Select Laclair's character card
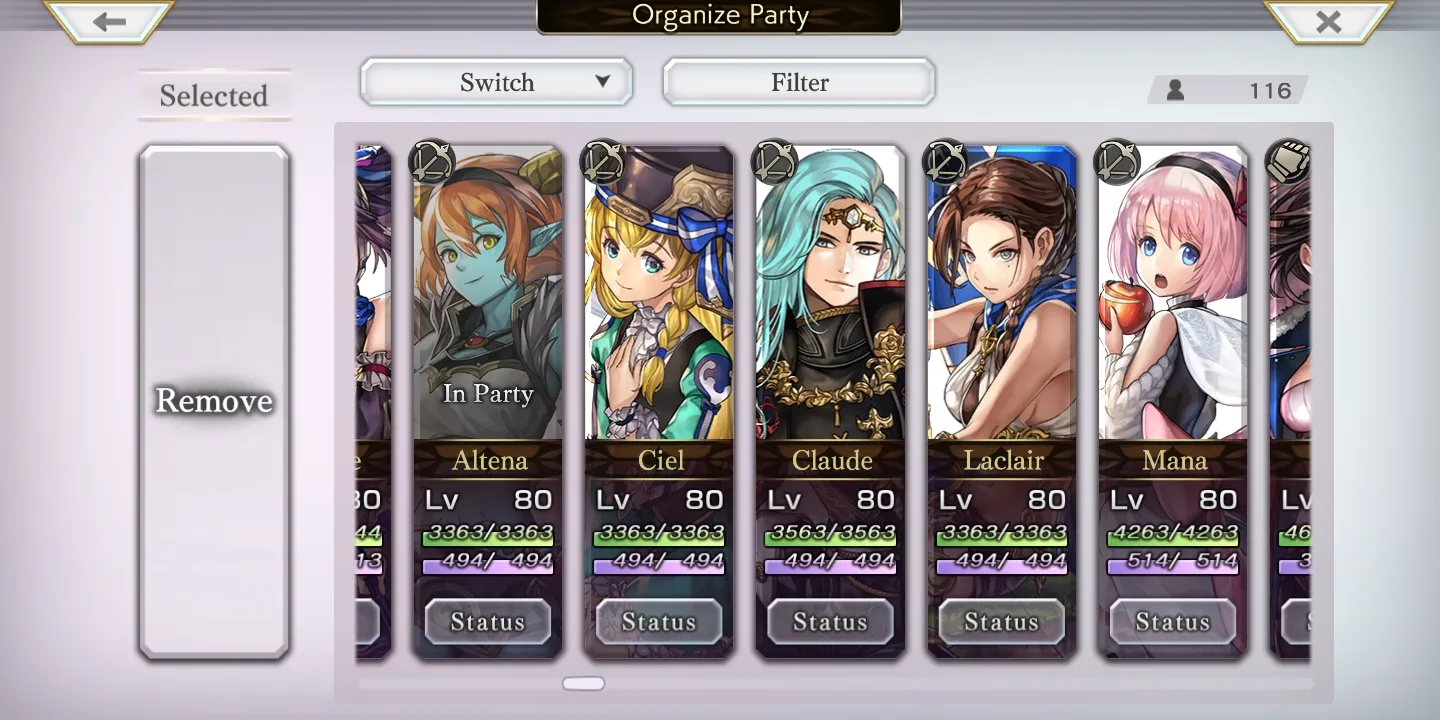The width and height of the screenshot is (1440, 720). [x=1002, y=300]
